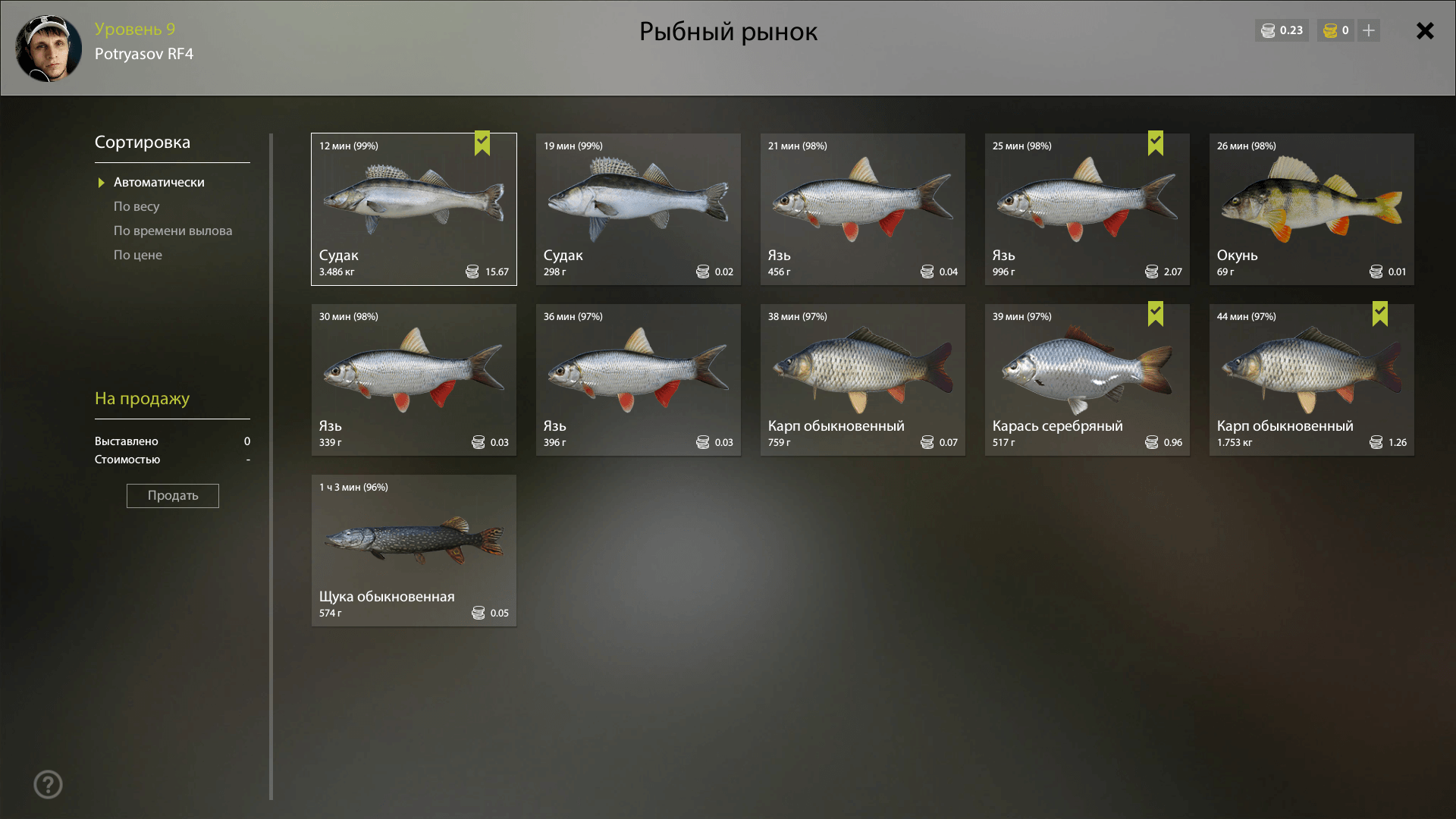1456x819 pixels.
Task: Click the plus button to add gold
Action: click(x=1369, y=30)
